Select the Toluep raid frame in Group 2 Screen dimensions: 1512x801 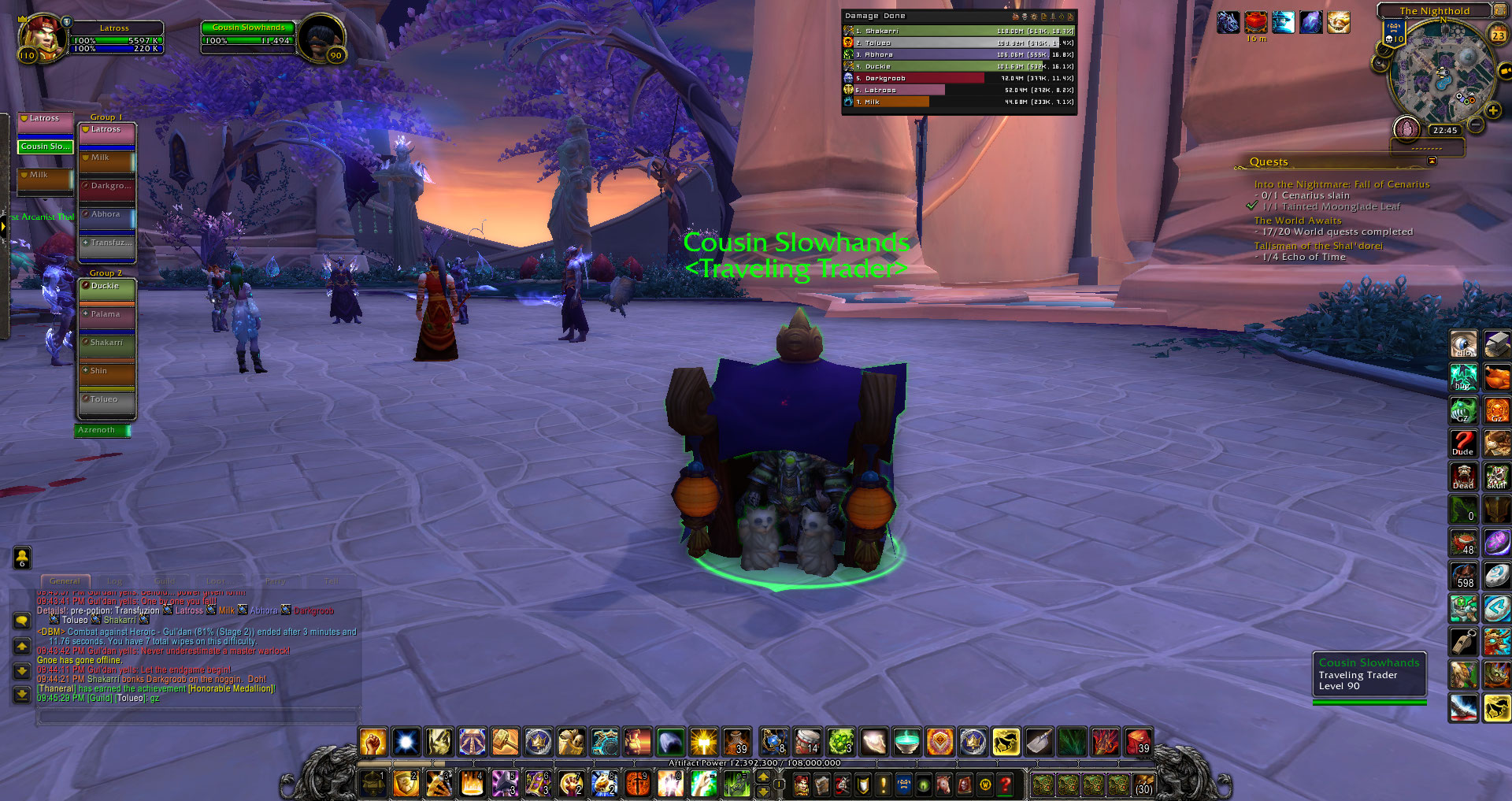tap(107, 400)
